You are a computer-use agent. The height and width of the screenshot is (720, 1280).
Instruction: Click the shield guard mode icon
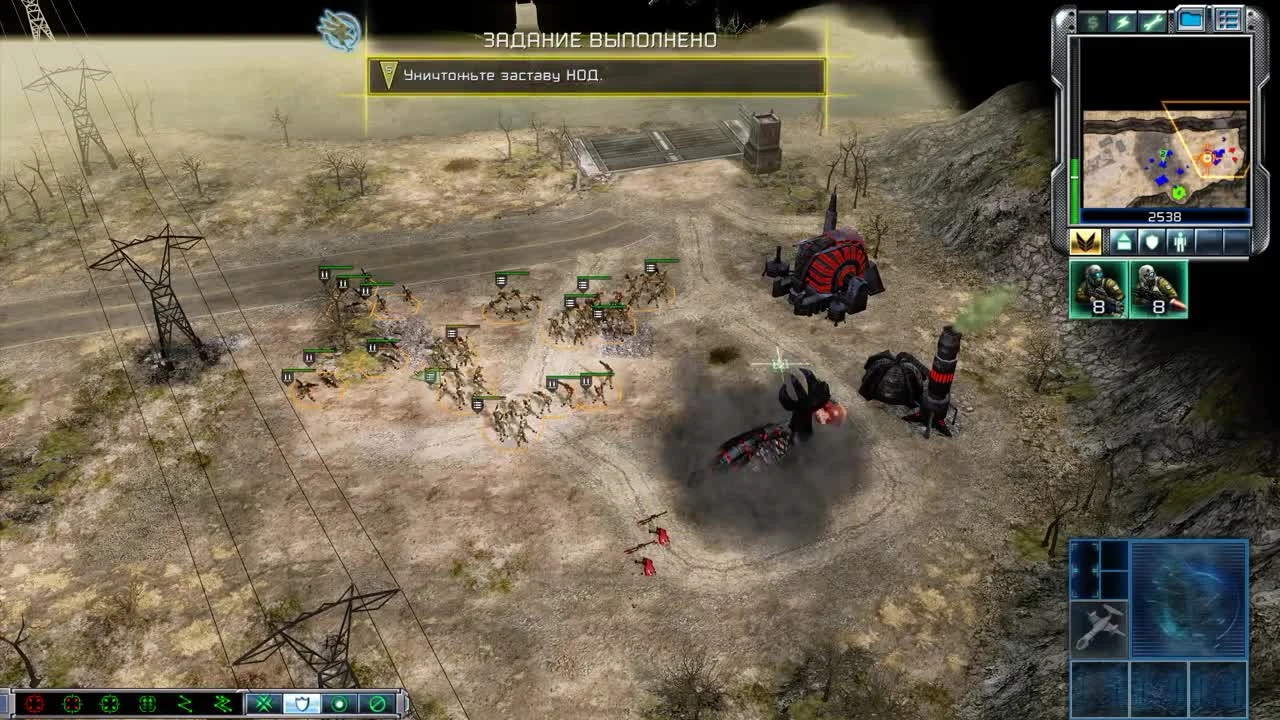click(x=303, y=704)
